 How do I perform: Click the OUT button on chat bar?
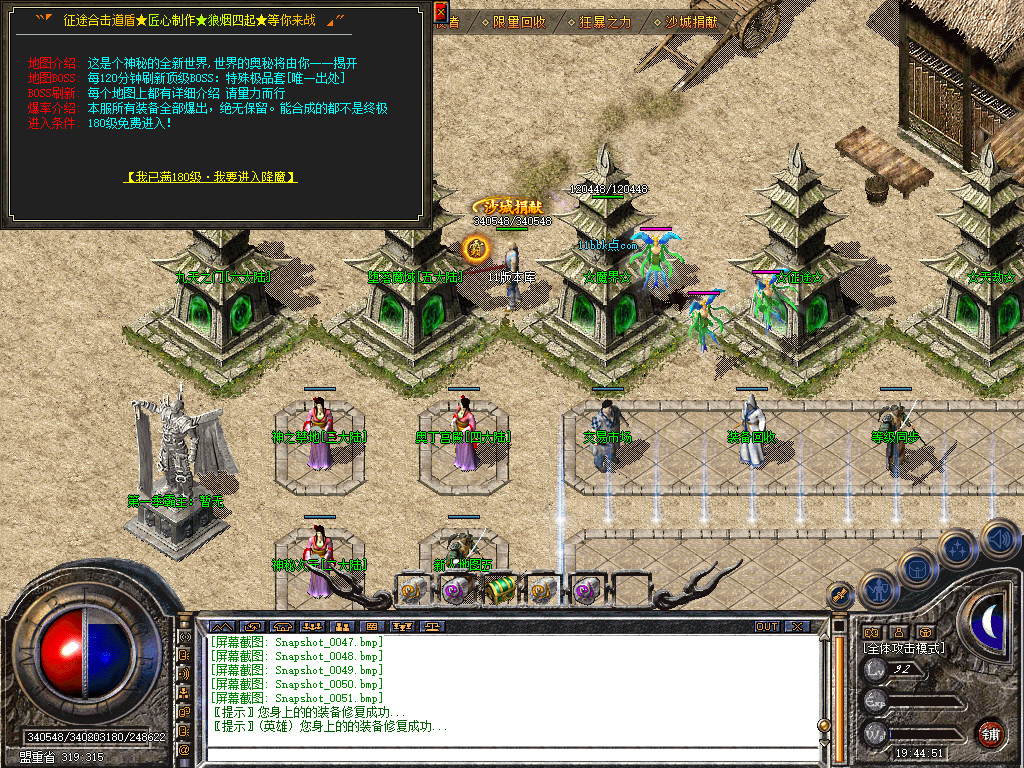(767, 626)
